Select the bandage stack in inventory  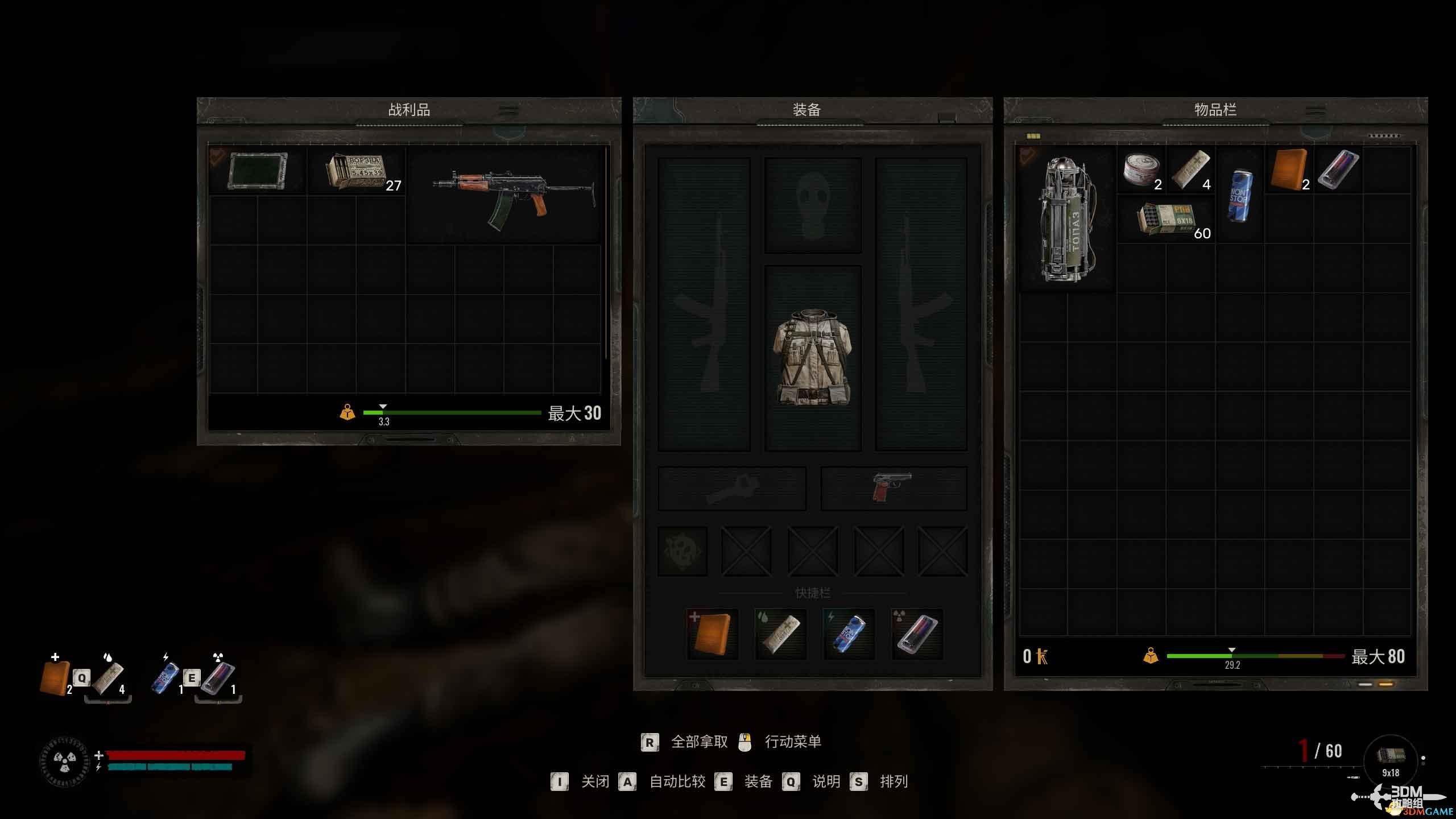tap(1190, 169)
